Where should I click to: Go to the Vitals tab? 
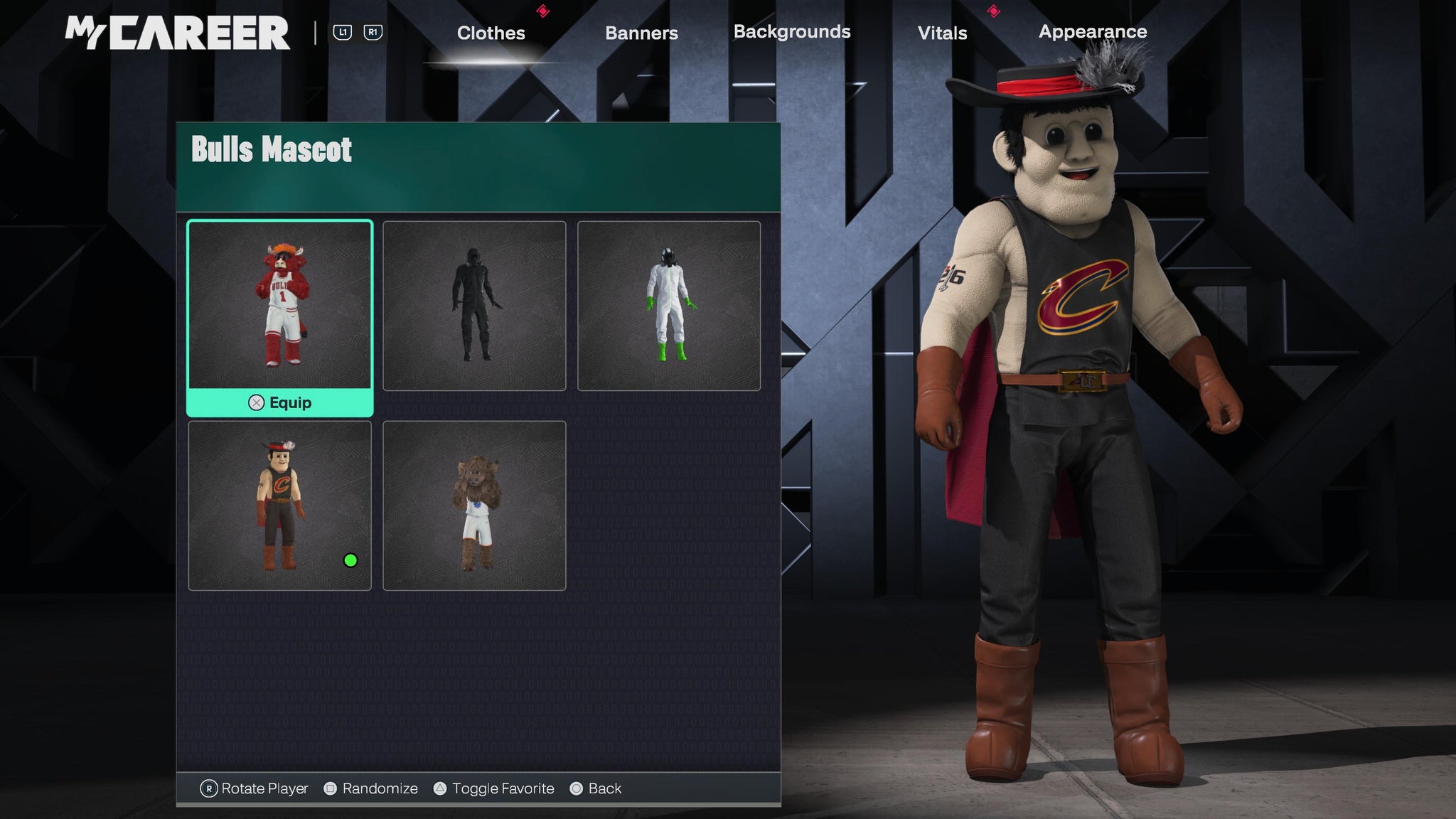click(942, 33)
